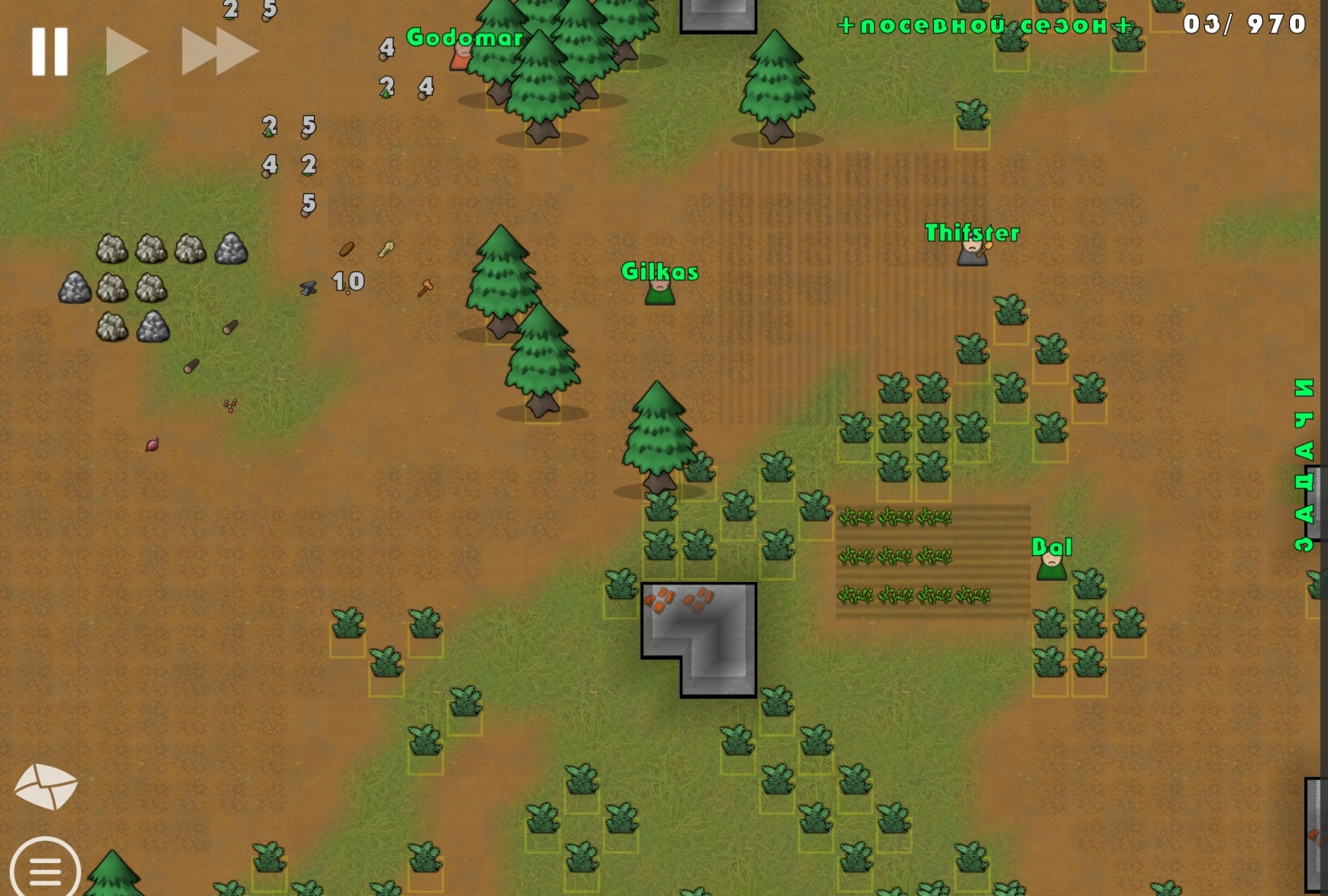Resume play at normal speed
This screenshot has width=1328, height=896.
coord(126,52)
